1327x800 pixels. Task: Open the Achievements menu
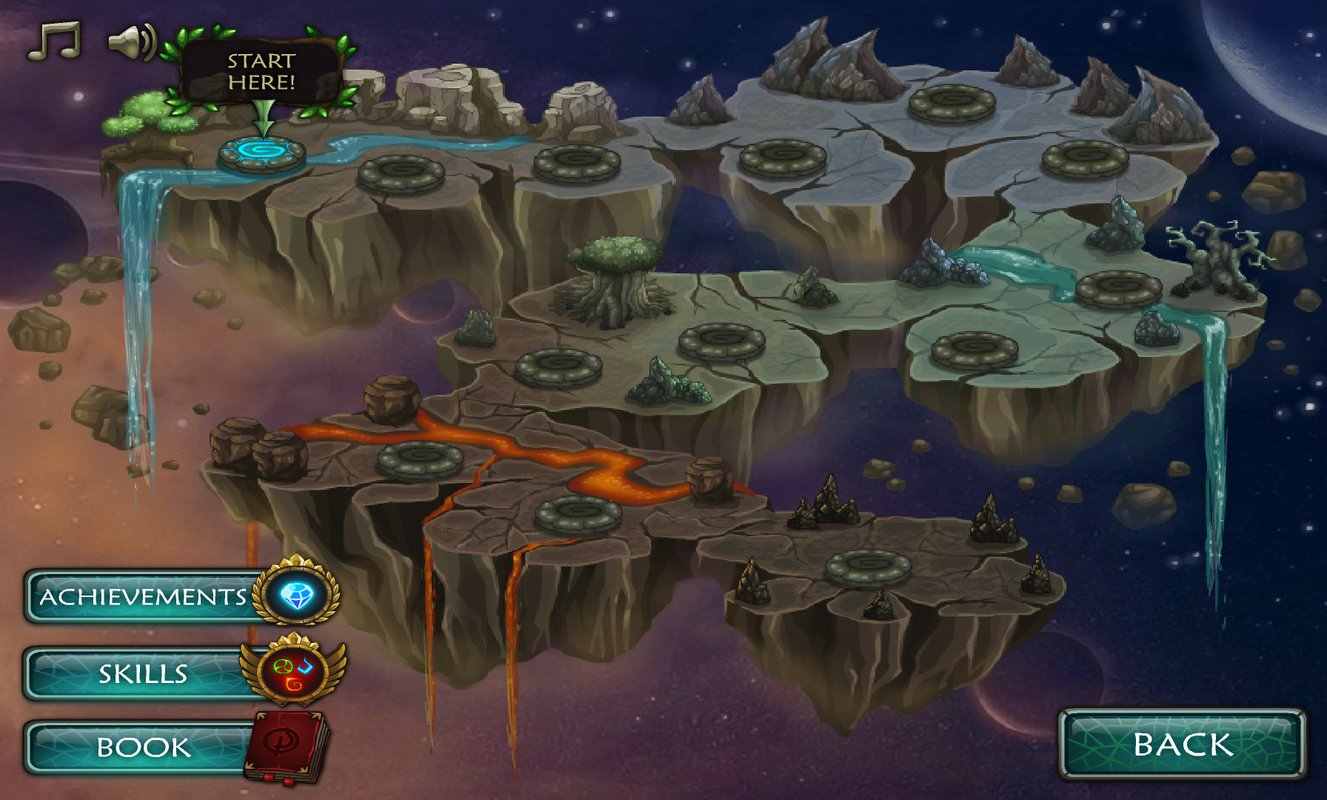coord(143,597)
